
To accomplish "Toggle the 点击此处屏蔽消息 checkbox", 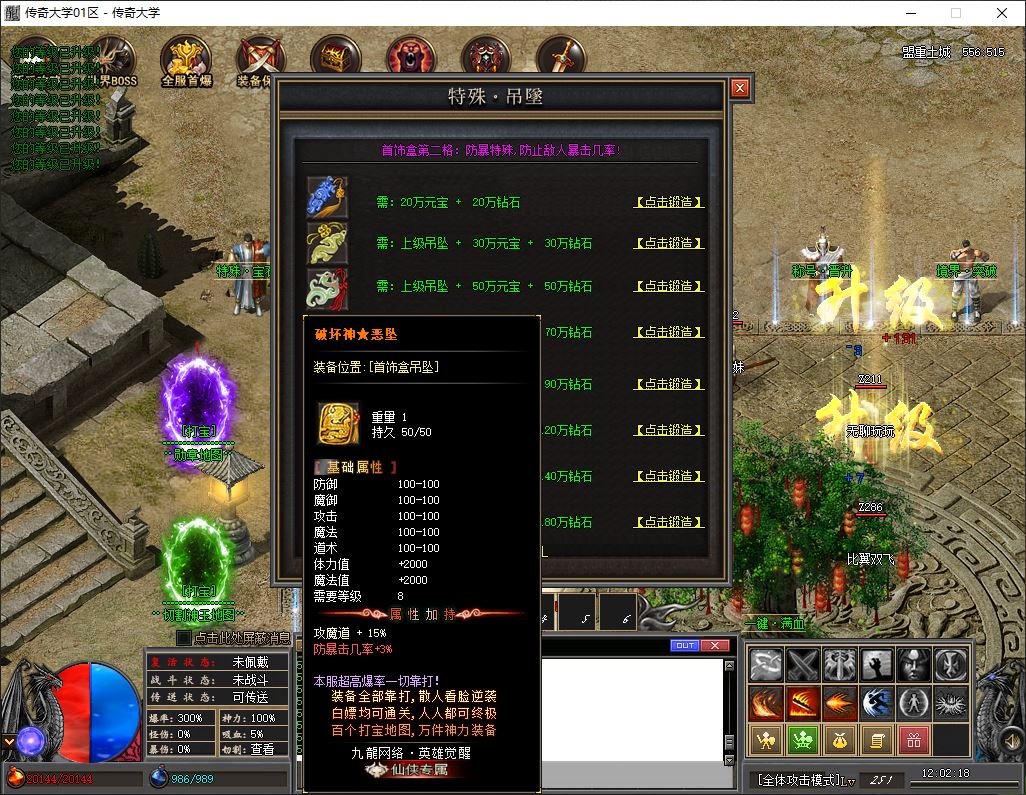I will point(184,637).
